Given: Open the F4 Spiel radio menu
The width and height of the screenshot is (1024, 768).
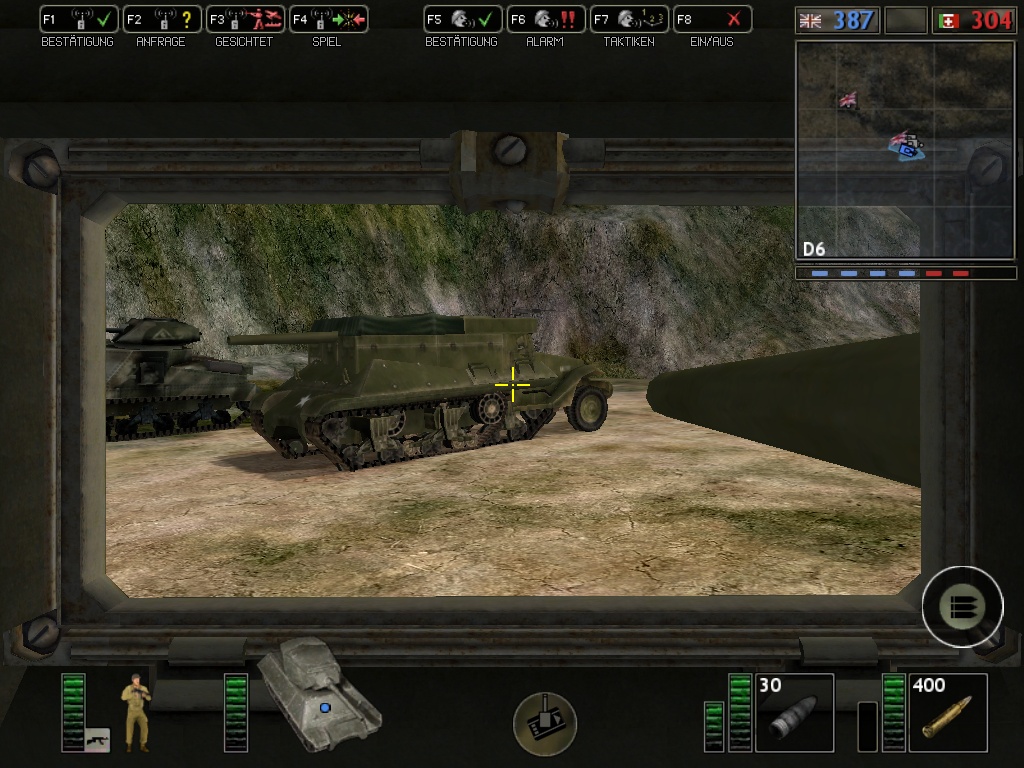Looking at the screenshot, I should [x=328, y=19].
